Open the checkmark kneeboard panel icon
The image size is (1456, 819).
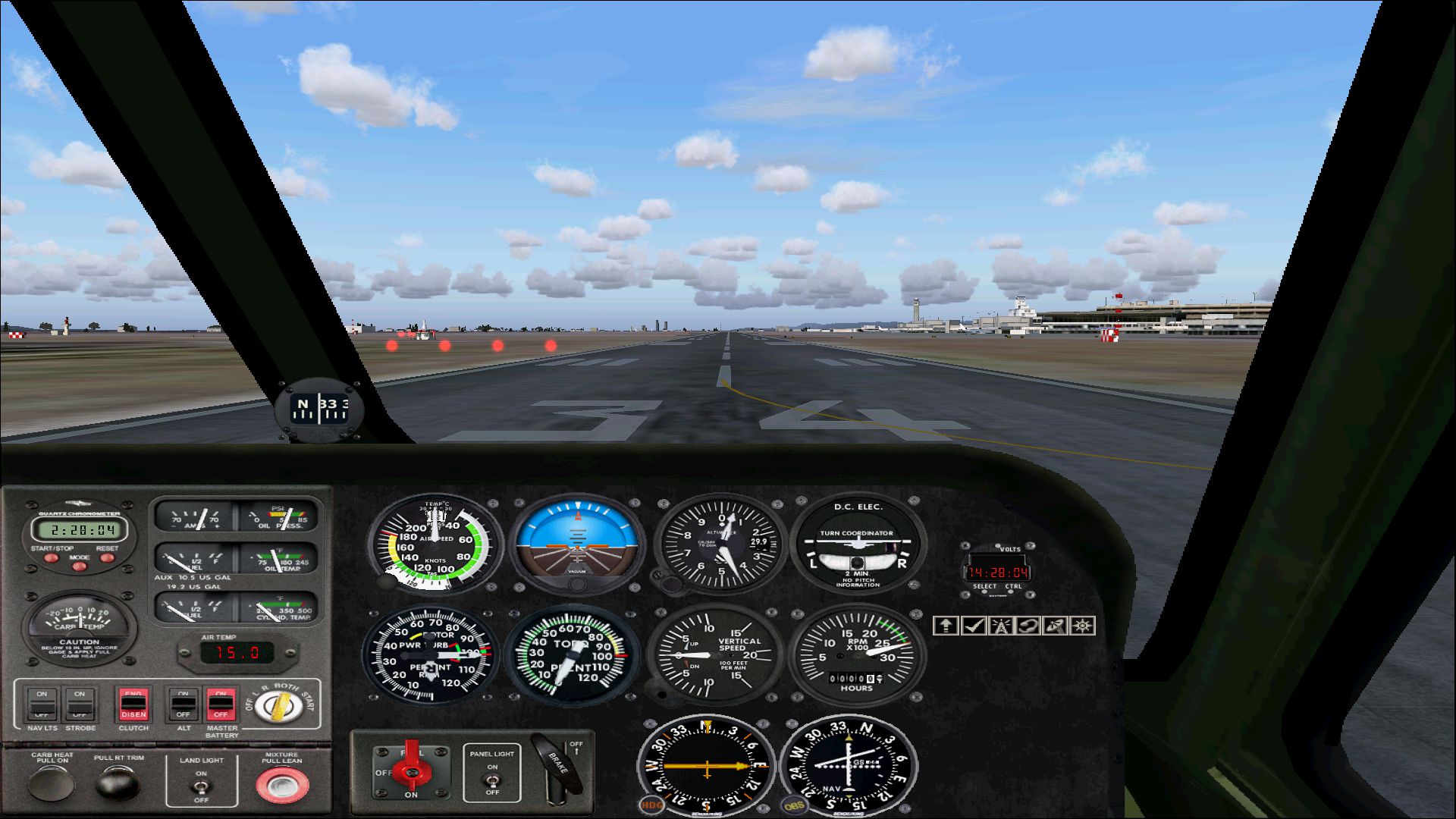tap(973, 626)
